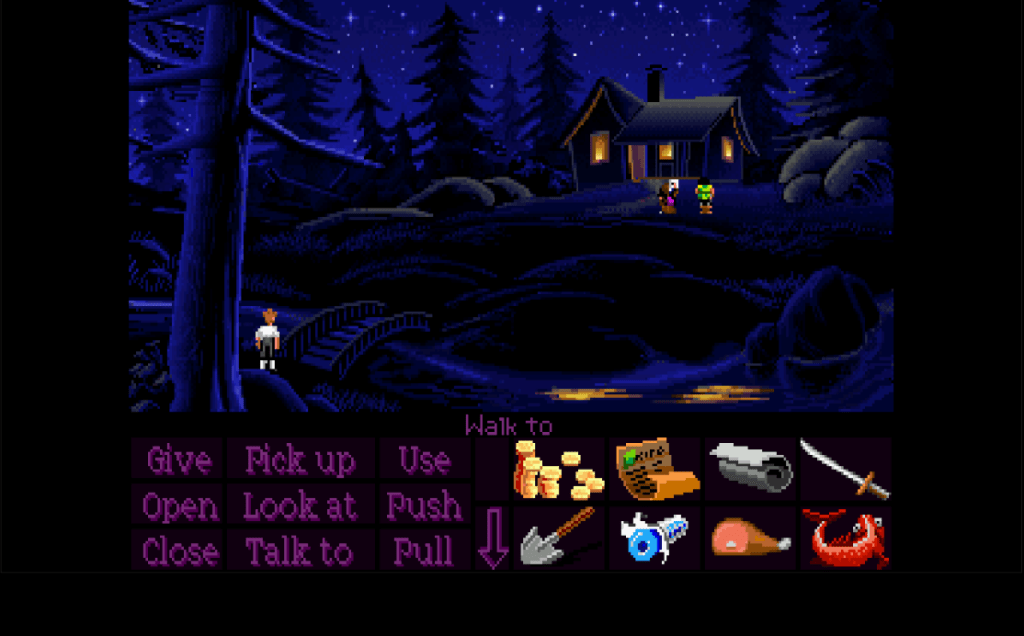Select the Close verb

(179, 551)
